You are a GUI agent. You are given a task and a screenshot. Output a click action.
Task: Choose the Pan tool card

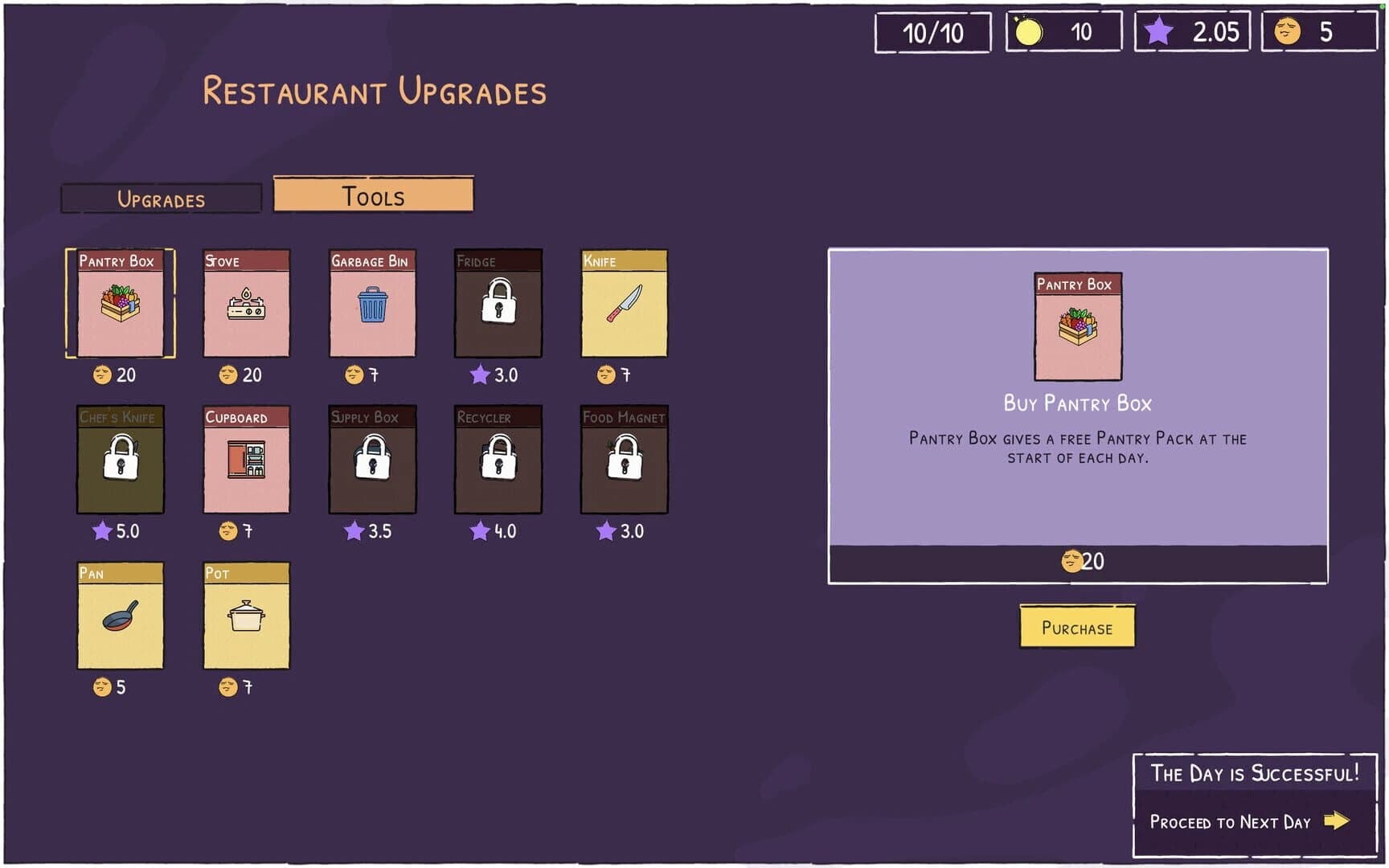click(x=119, y=617)
